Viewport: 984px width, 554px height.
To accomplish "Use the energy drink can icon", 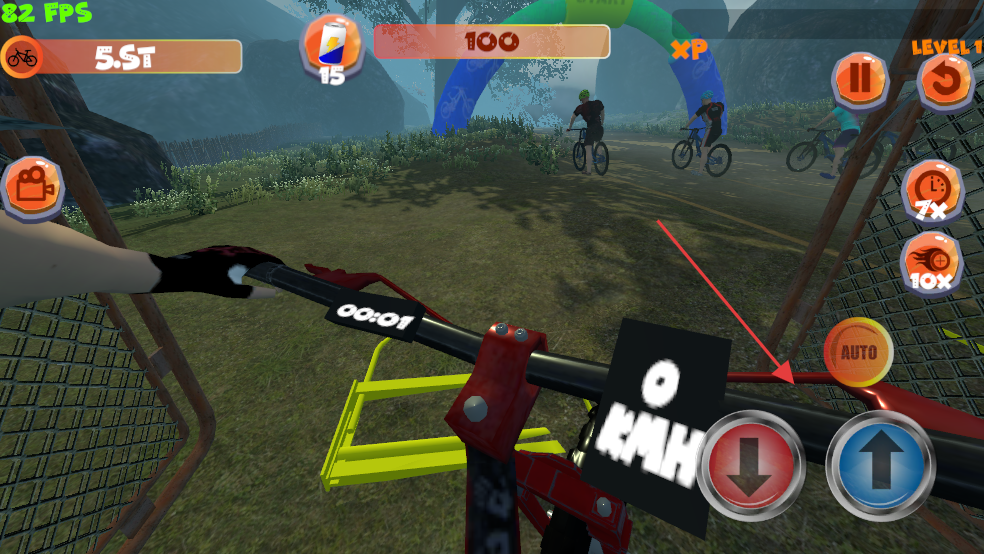I will [332, 46].
